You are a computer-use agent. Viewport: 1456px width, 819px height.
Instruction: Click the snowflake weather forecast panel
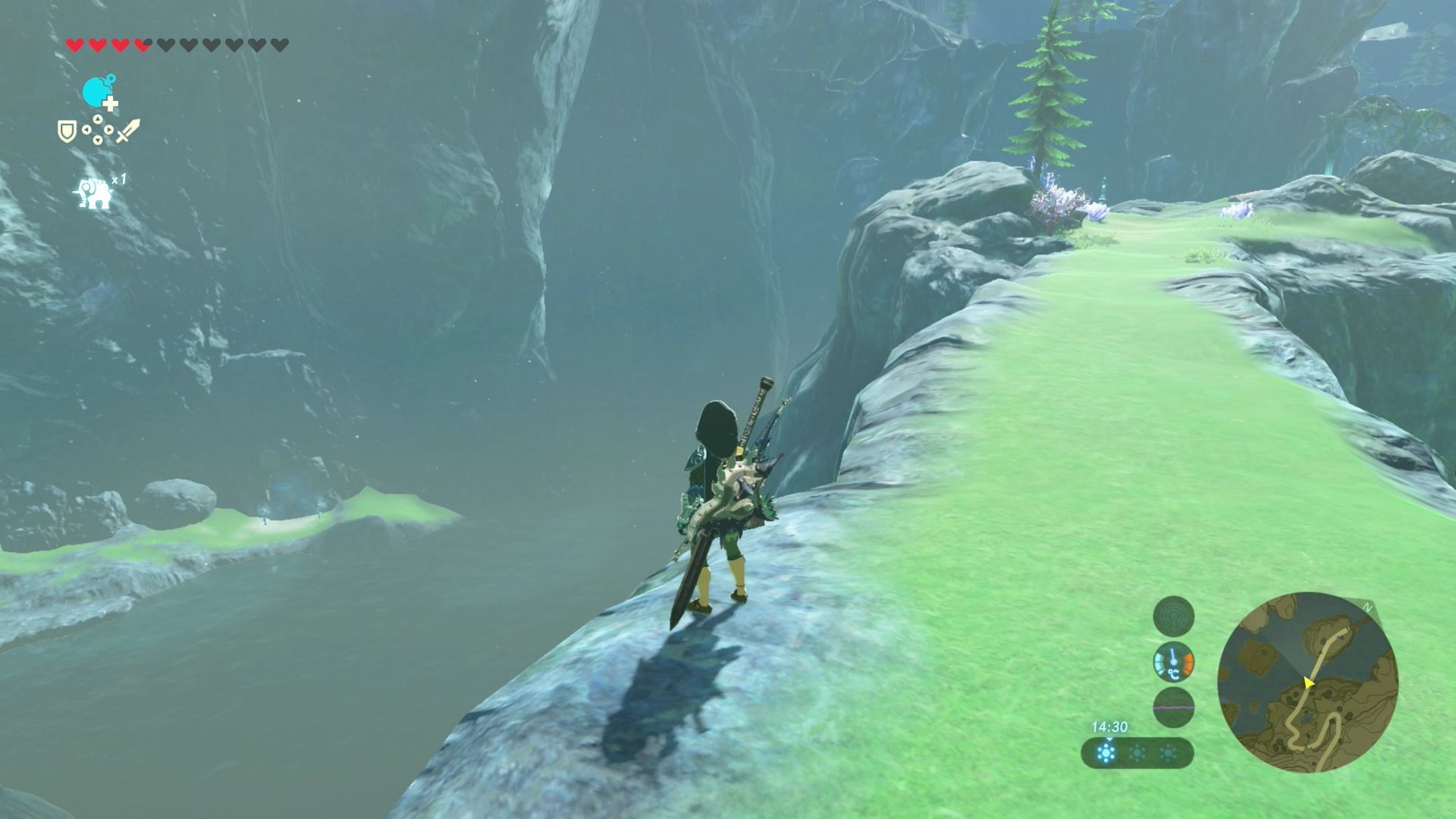[1137, 753]
